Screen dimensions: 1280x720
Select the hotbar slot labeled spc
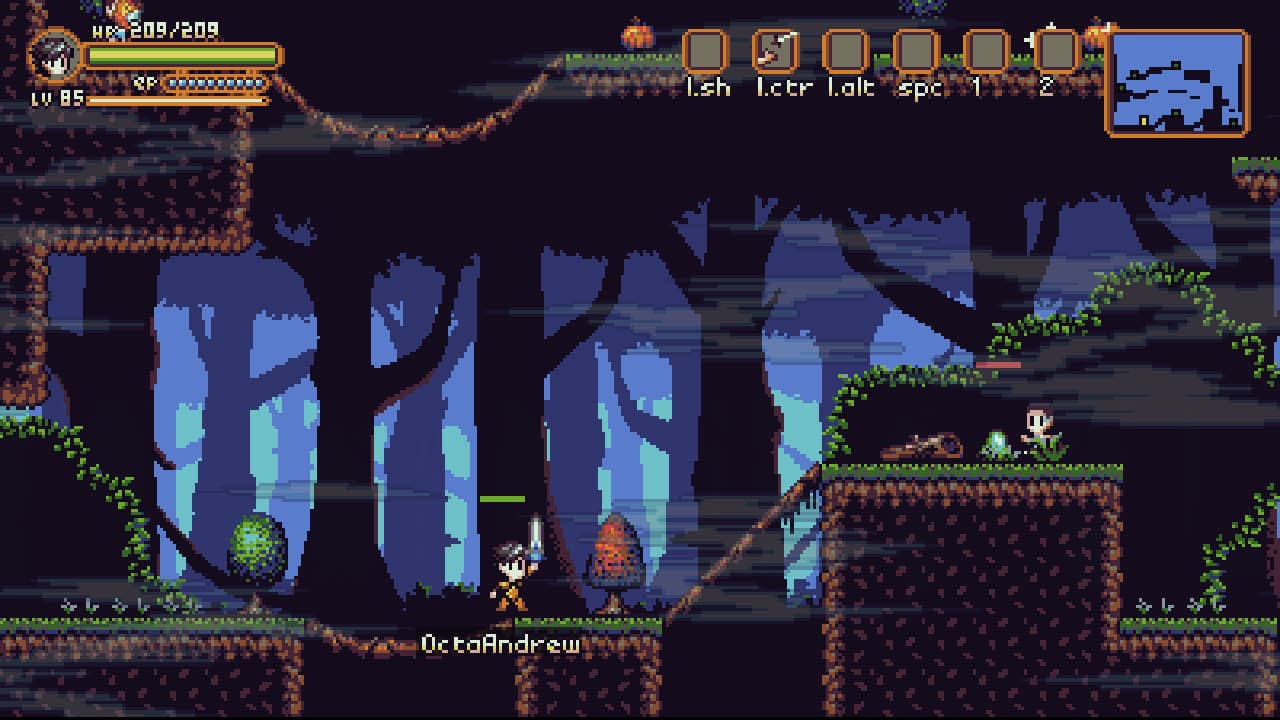tap(915, 51)
